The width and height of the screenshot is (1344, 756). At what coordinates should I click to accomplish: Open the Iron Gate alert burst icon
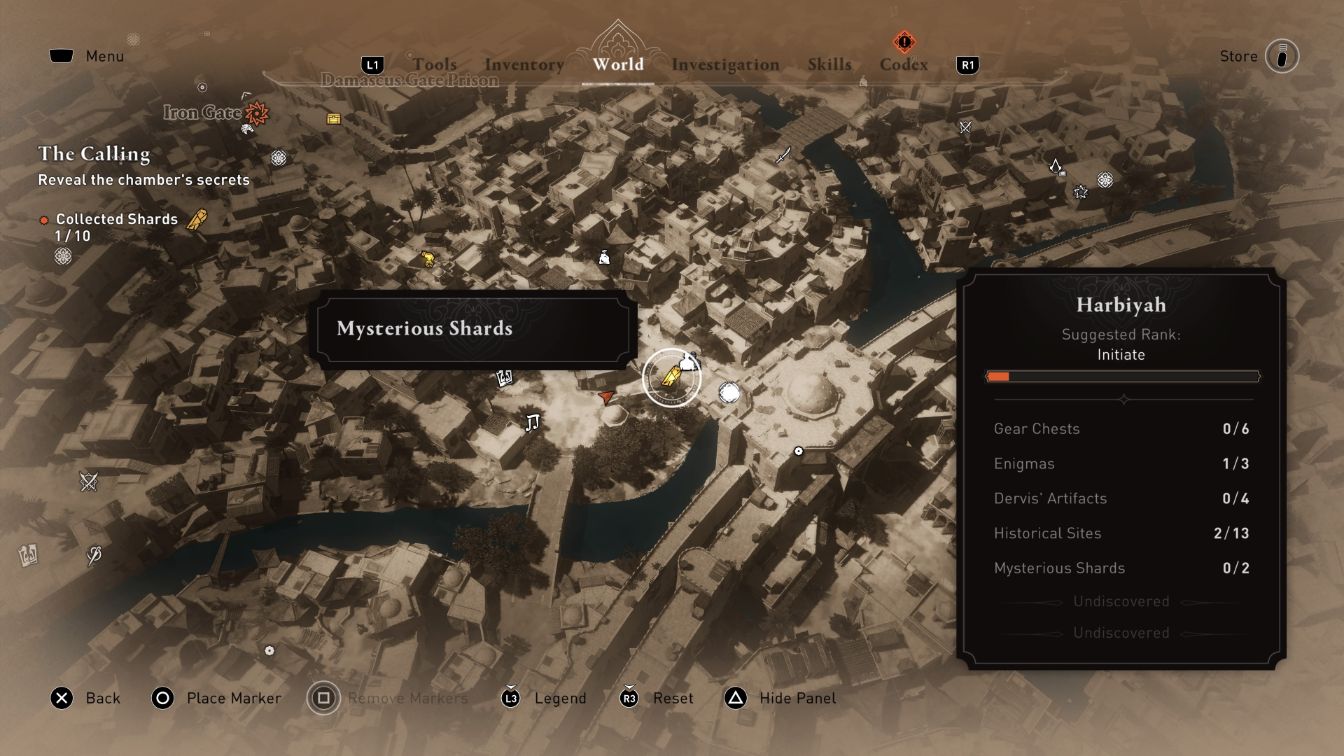[x=255, y=114]
